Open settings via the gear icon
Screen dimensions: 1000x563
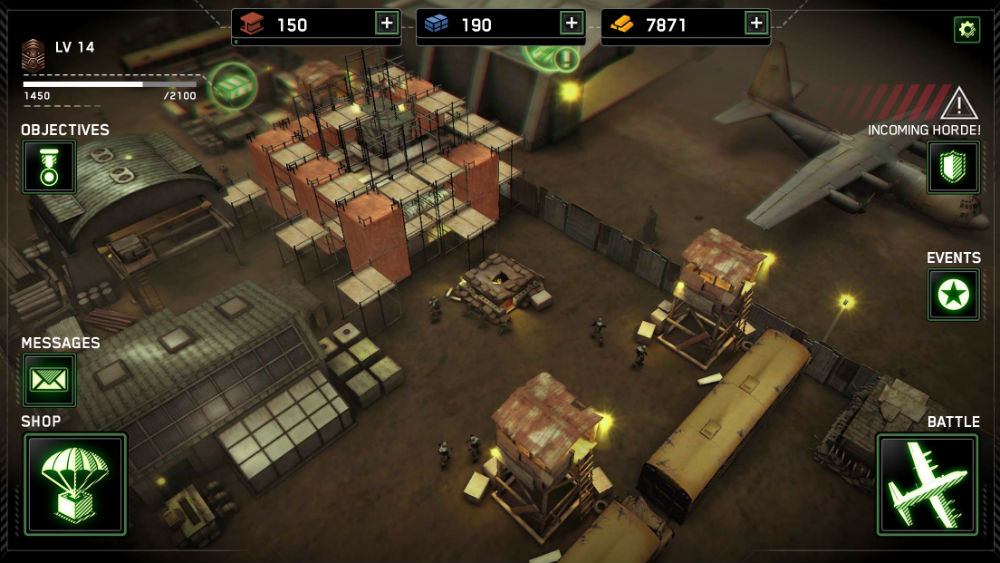(966, 29)
